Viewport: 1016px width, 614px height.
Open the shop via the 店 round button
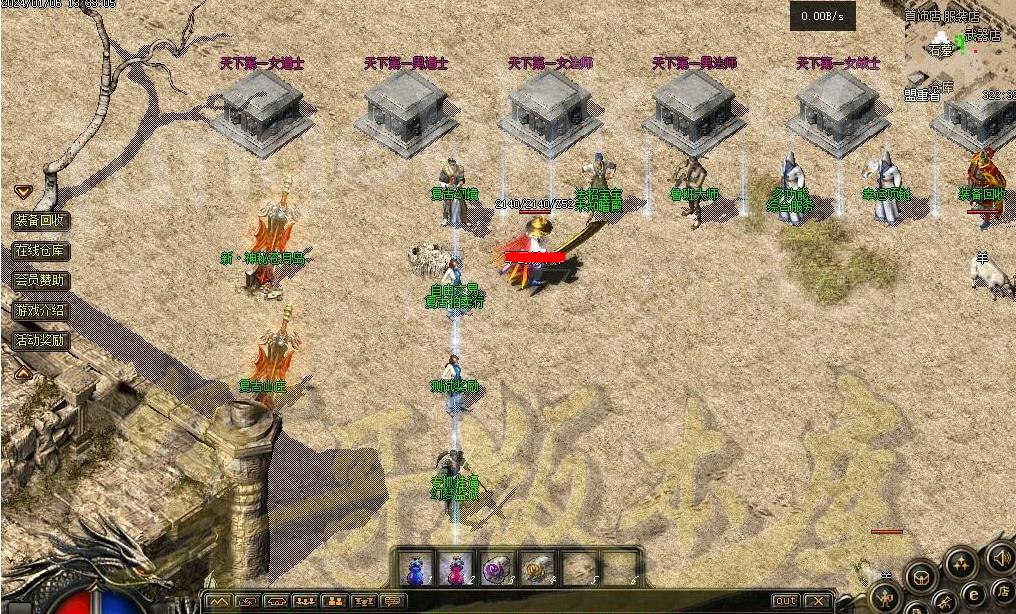[1001, 592]
